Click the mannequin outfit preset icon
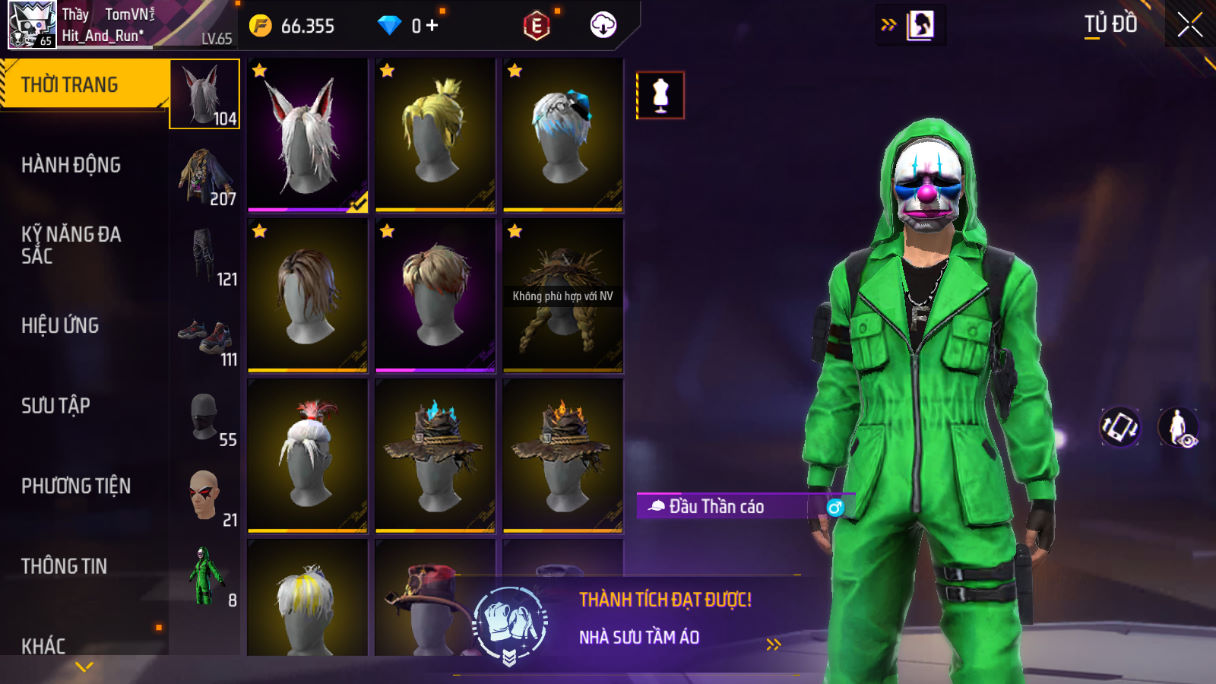This screenshot has height=684, width=1216. coord(660,95)
